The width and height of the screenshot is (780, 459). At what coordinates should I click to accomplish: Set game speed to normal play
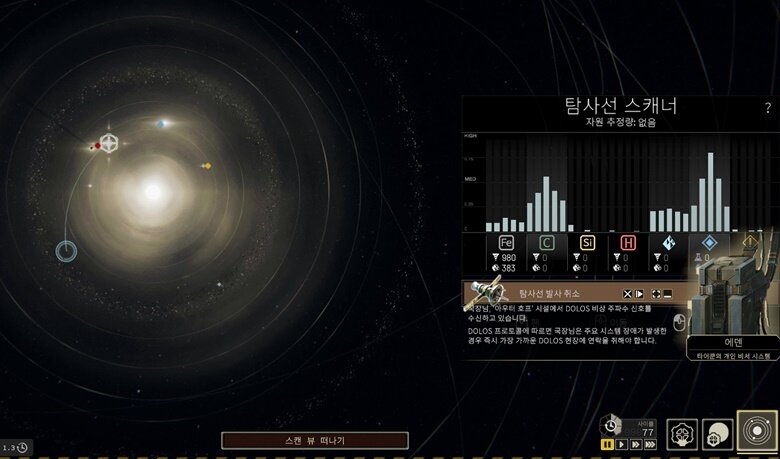(x=621, y=443)
